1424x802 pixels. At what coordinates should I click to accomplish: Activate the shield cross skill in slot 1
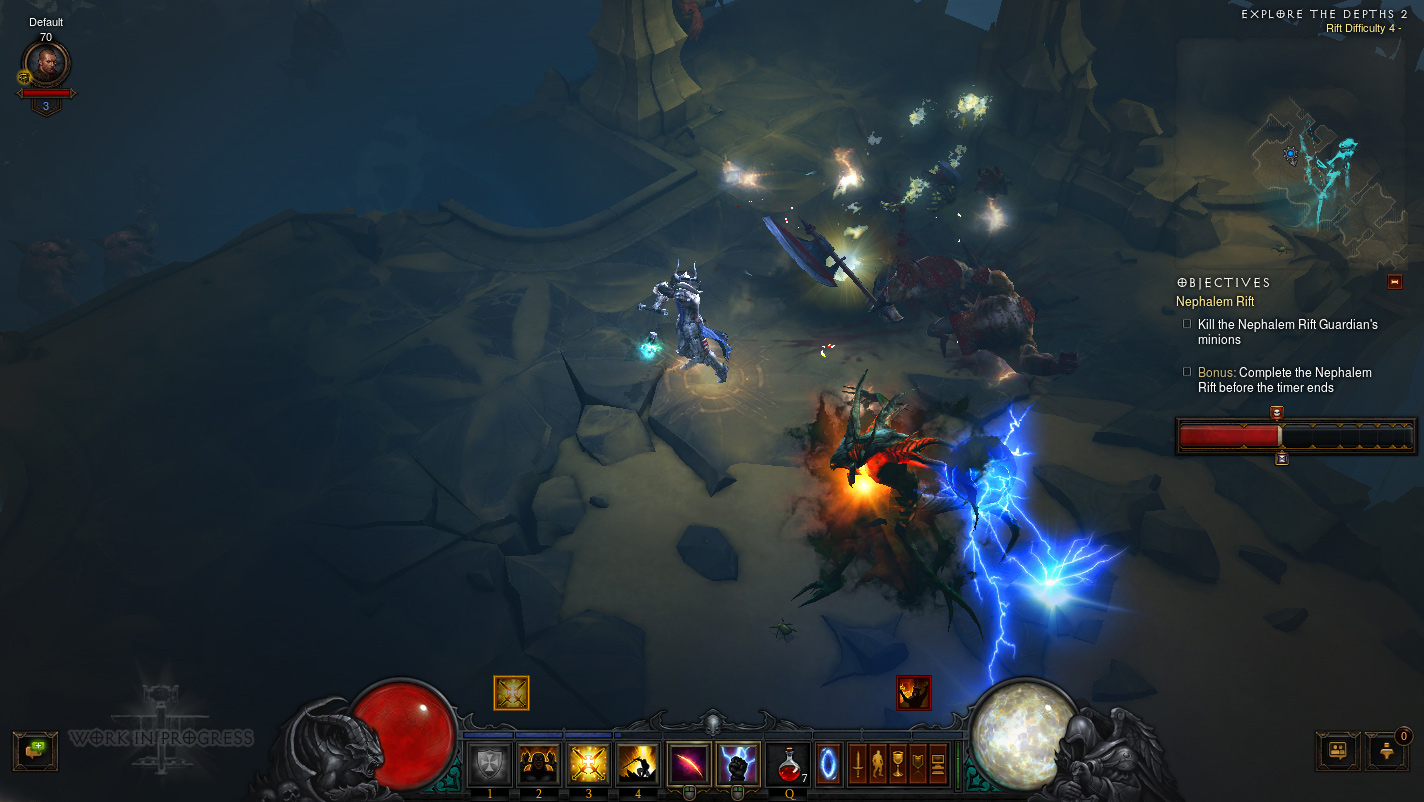(x=489, y=764)
